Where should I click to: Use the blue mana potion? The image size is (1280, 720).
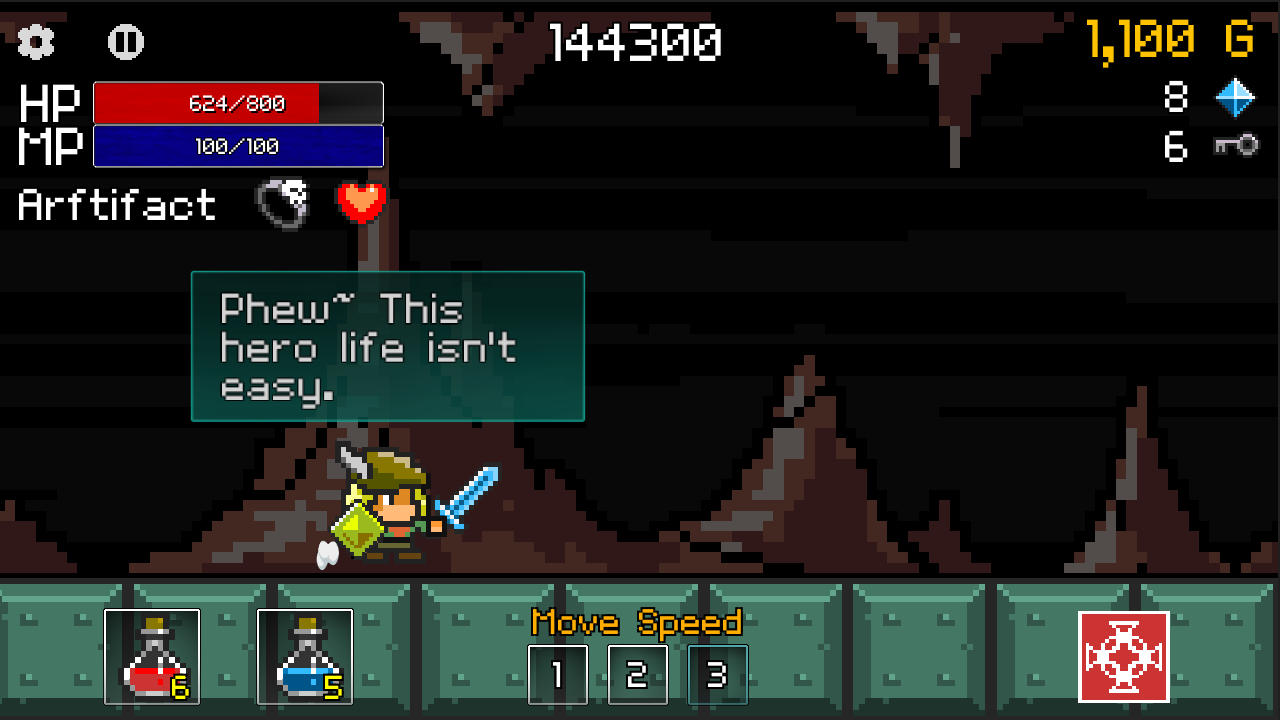(x=305, y=655)
